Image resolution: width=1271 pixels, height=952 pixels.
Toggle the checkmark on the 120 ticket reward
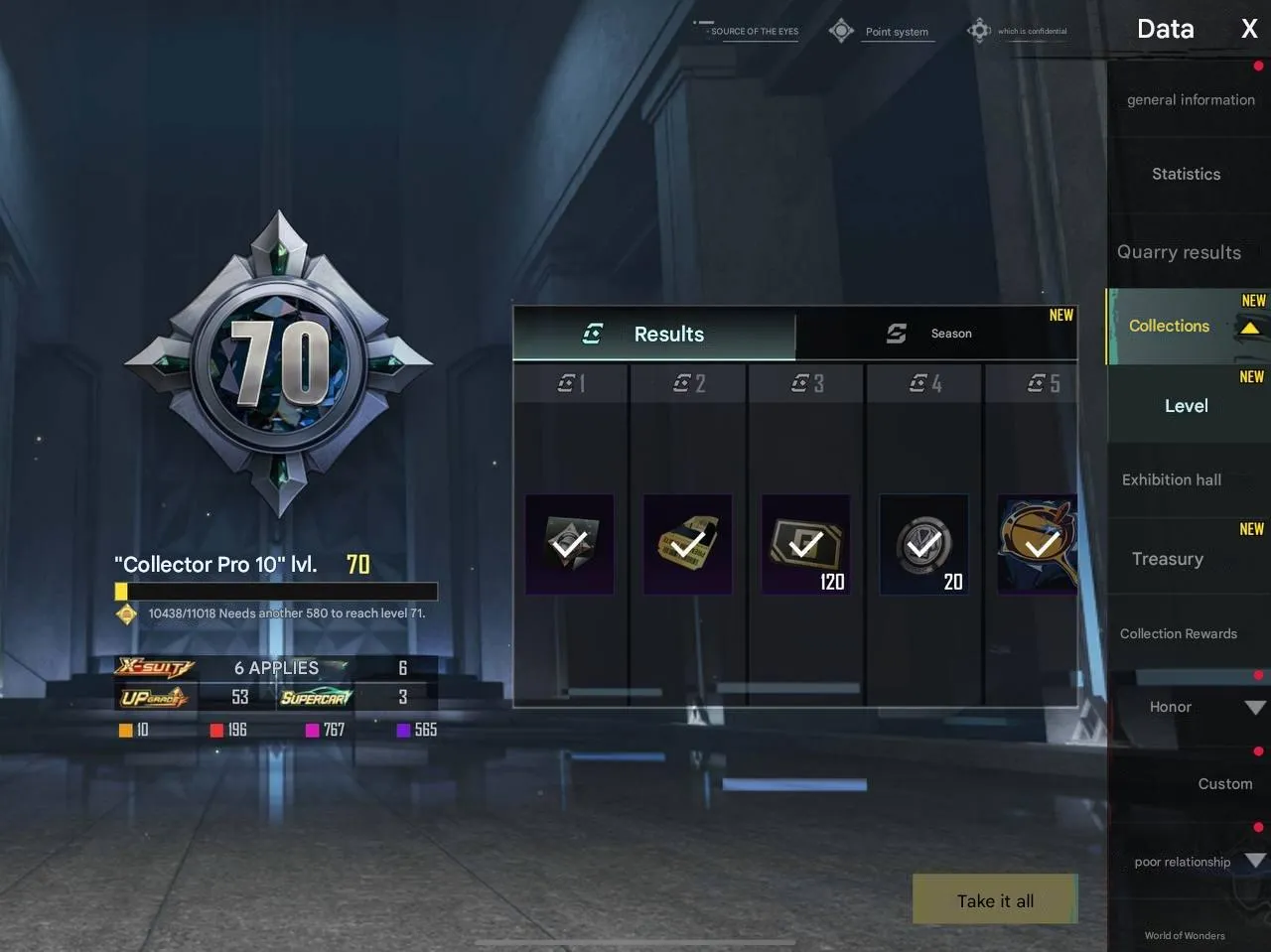pos(805,544)
